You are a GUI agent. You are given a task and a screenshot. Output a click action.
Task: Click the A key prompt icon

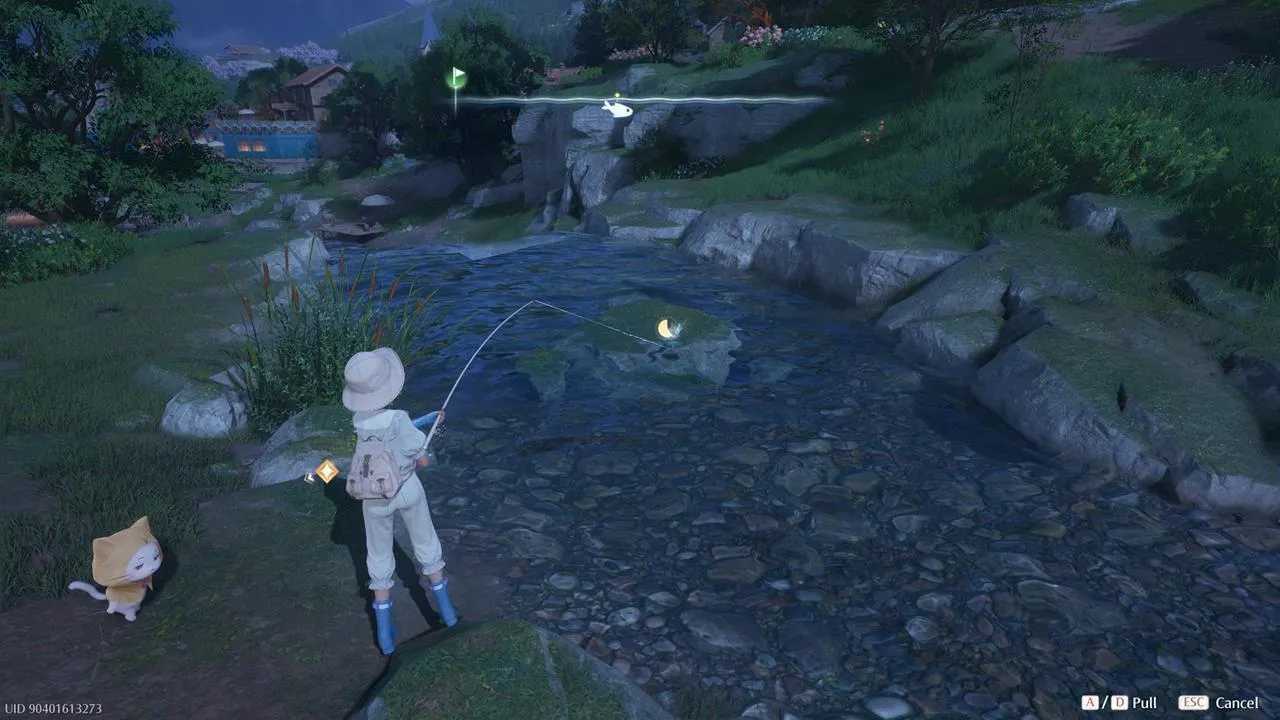click(1089, 702)
